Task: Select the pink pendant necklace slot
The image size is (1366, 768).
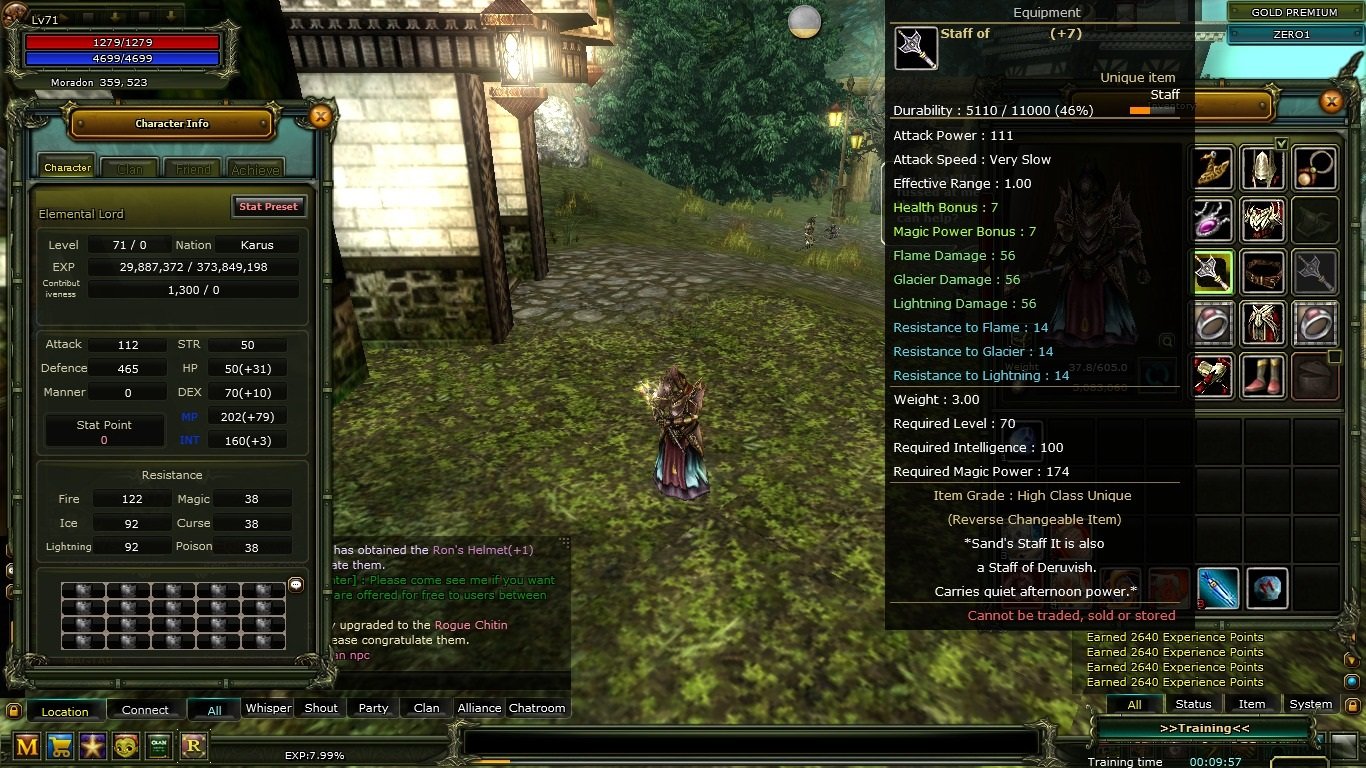Action: click(x=1212, y=222)
